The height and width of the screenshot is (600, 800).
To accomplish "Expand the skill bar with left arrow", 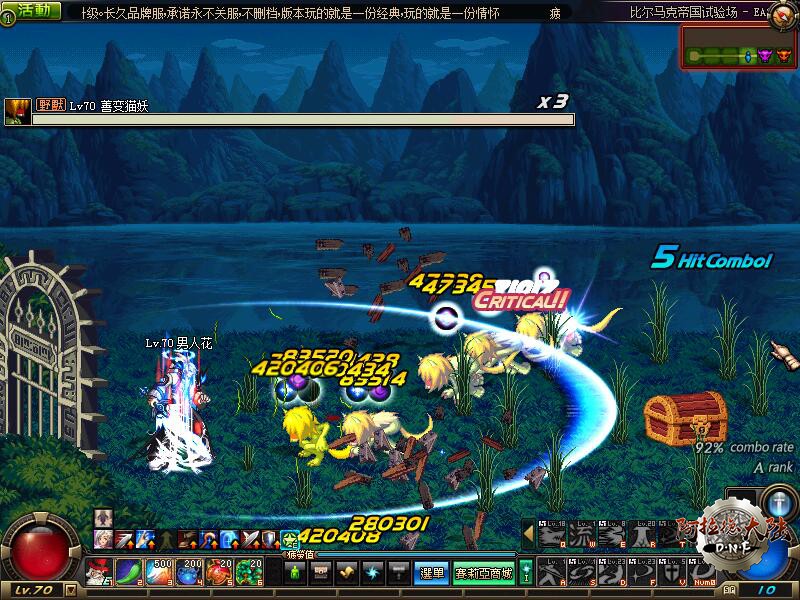I will (527, 534).
